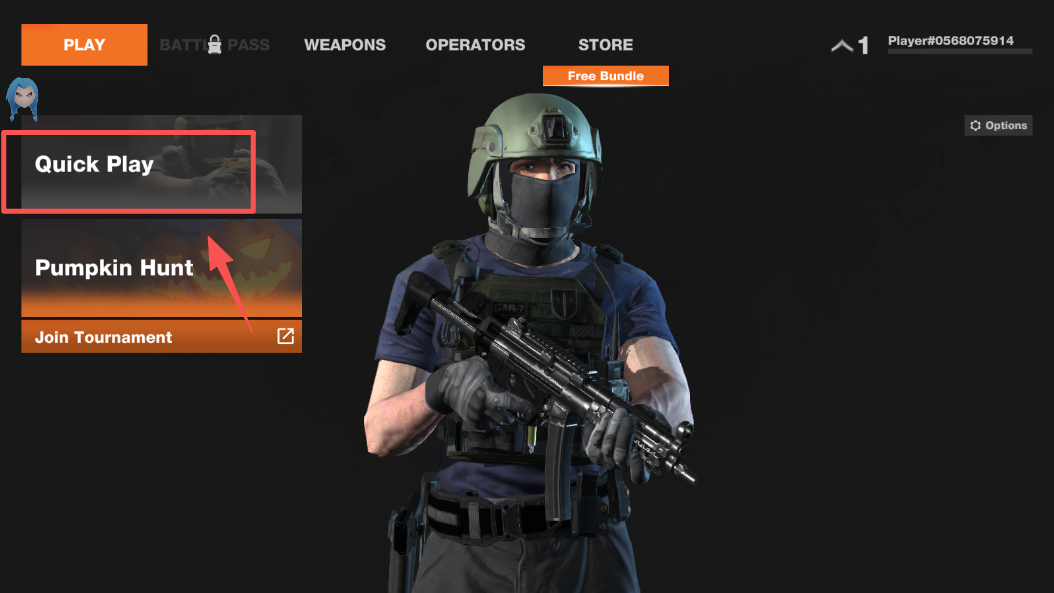Open the Options menu
The height and width of the screenshot is (593, 1054).
(997, 125)
